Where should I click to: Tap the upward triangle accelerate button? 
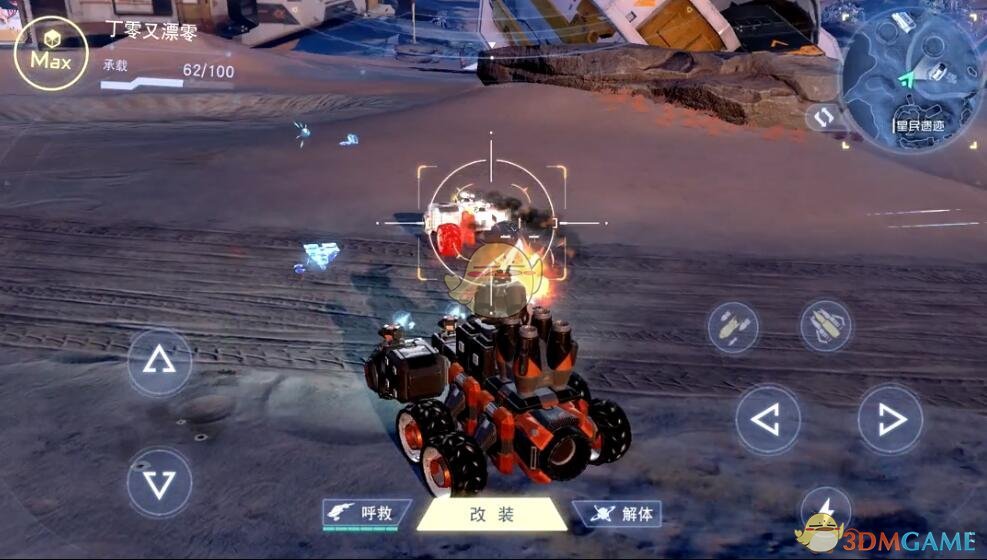(159, 361)
